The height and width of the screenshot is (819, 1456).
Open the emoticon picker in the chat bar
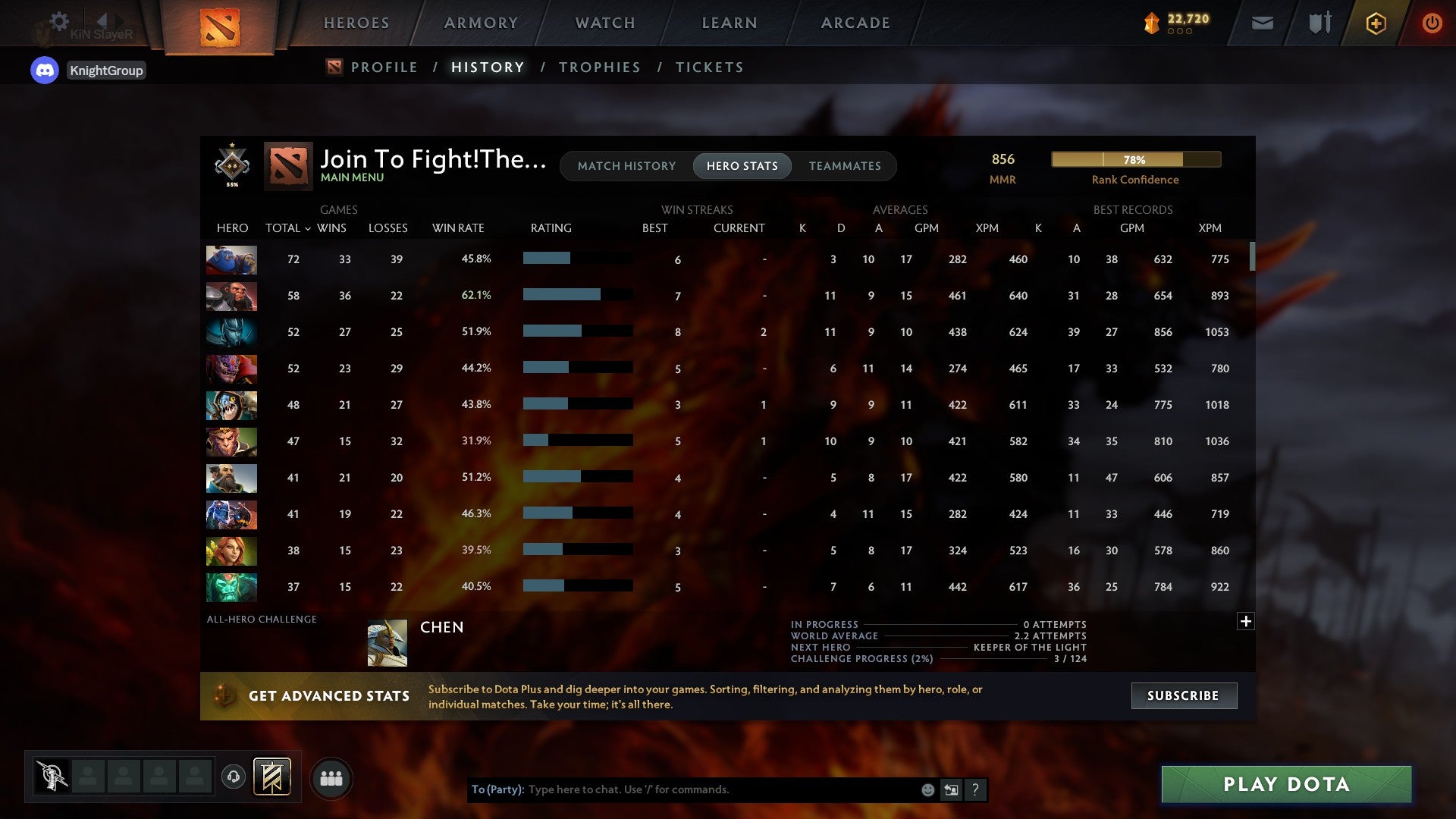click(927, 789)
